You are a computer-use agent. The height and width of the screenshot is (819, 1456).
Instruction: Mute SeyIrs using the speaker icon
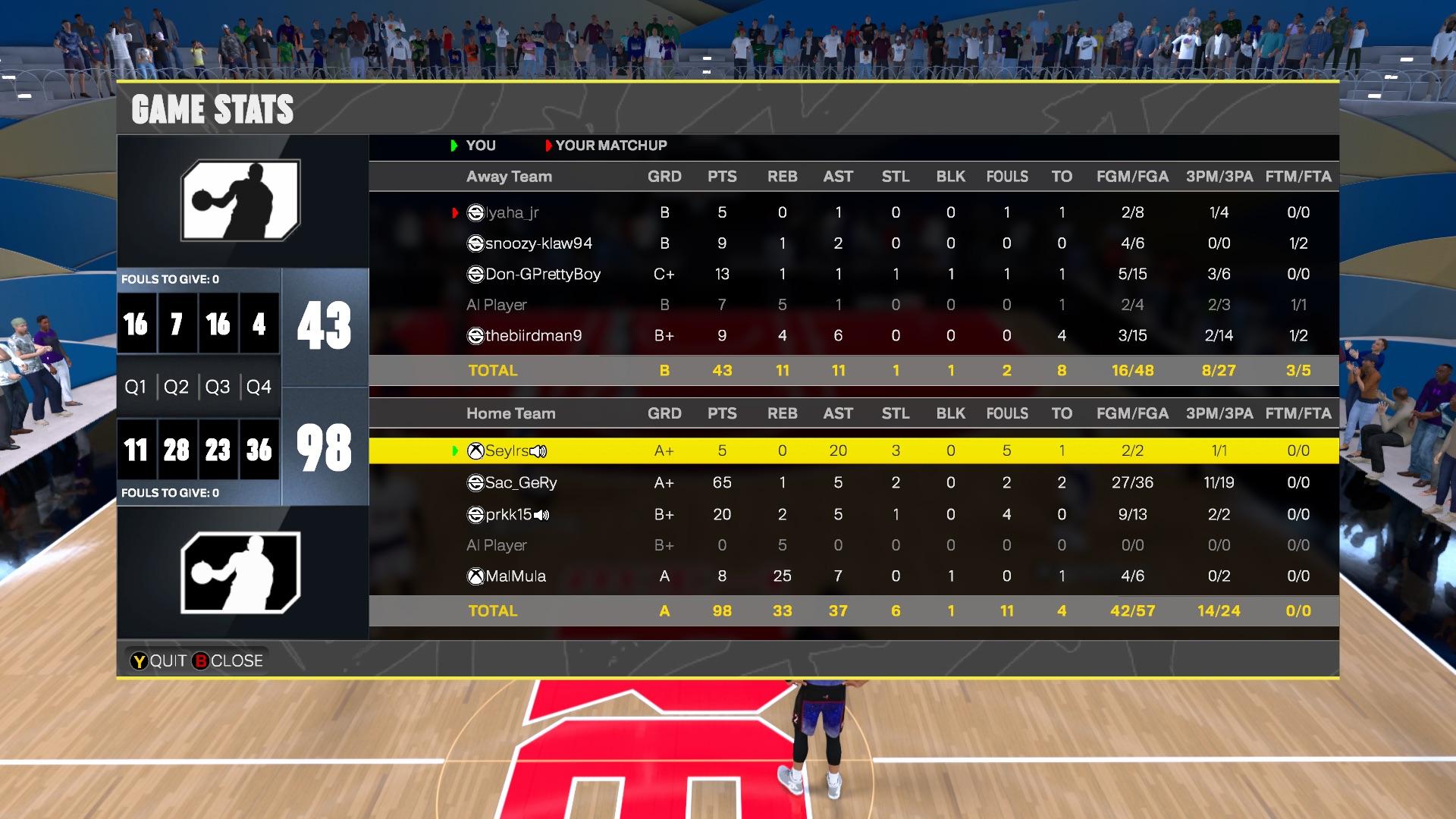tap(538, 450)
